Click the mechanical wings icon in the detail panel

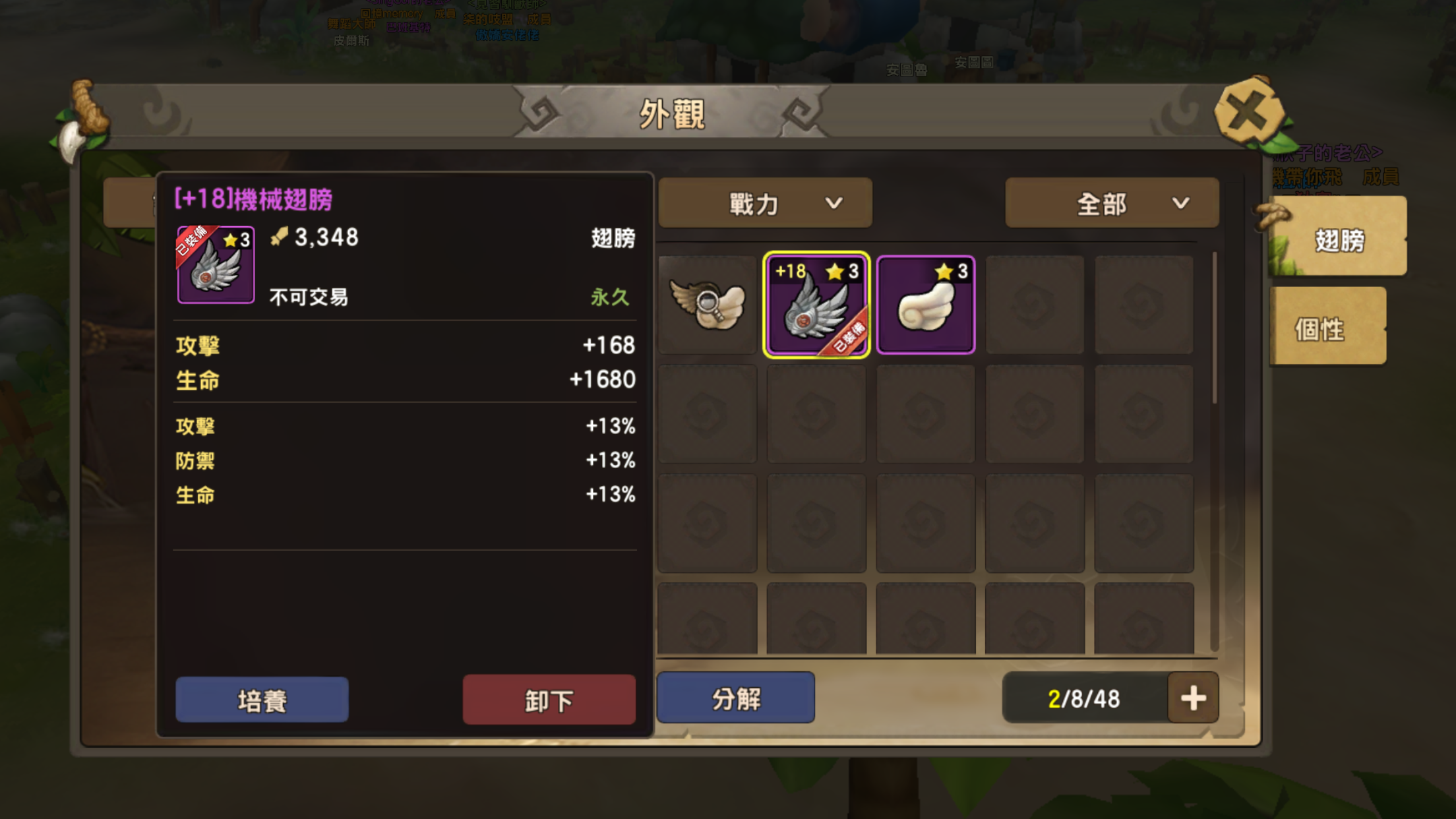[x=216, y=265]
